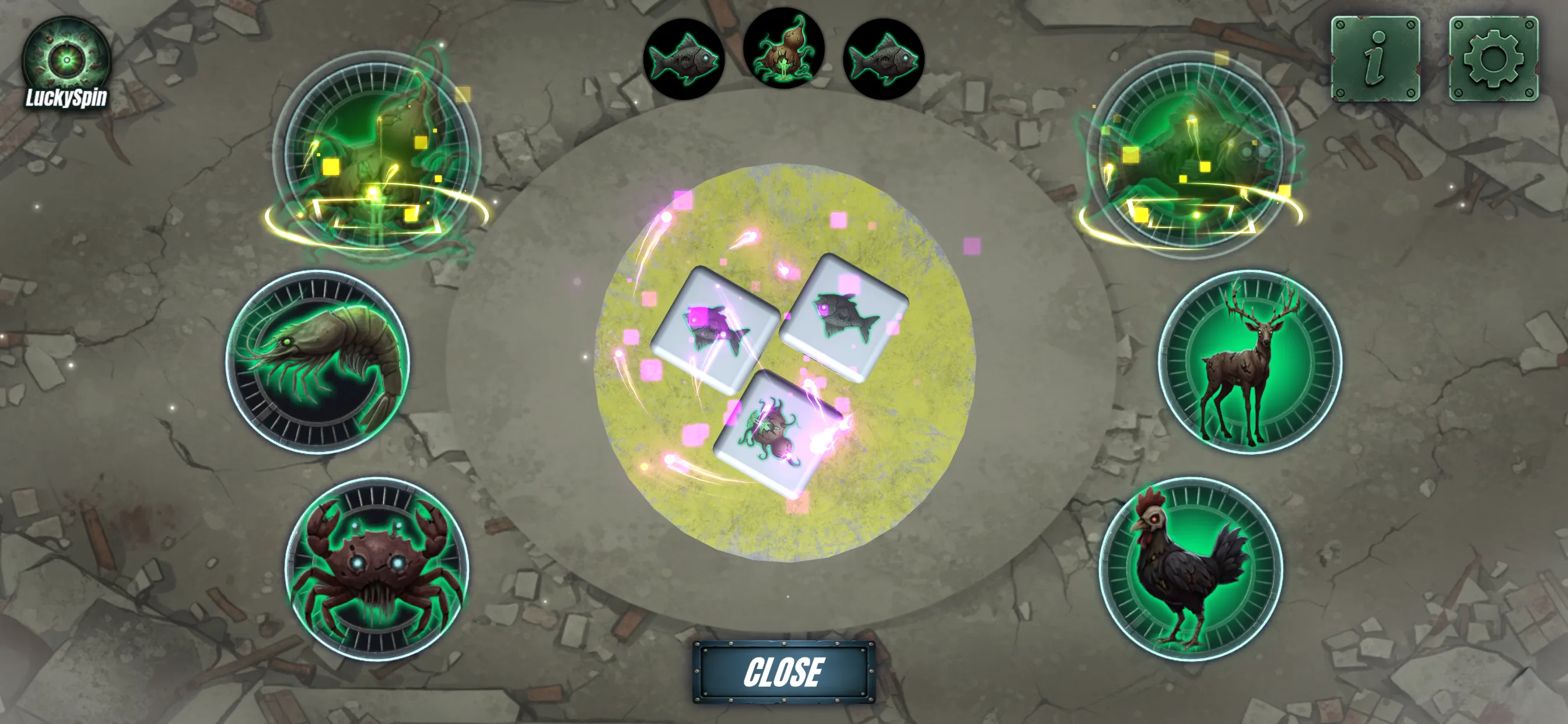The width and height of the screenshot is (1568, 724).
Task: Close the dice result screen
Action: [783, 672]
